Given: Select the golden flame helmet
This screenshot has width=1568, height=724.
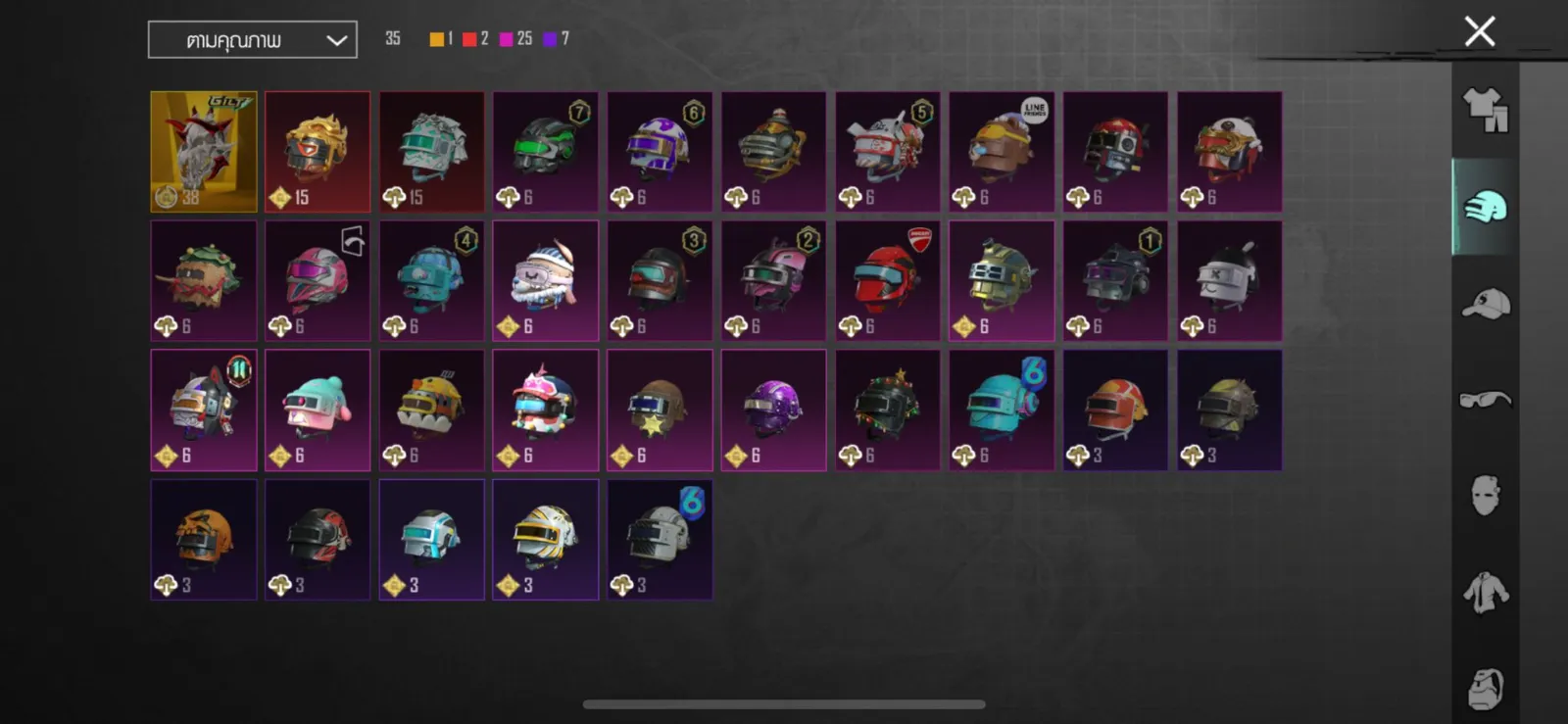Looking at the screenshot, I should pyautogui.click(x=318, y=152).
